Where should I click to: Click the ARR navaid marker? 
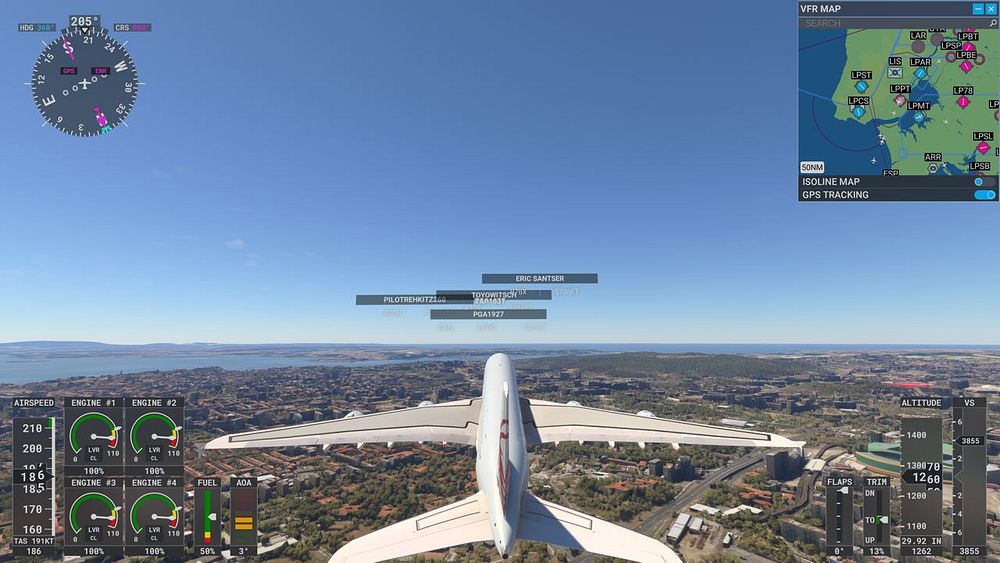tap(932, 168)
